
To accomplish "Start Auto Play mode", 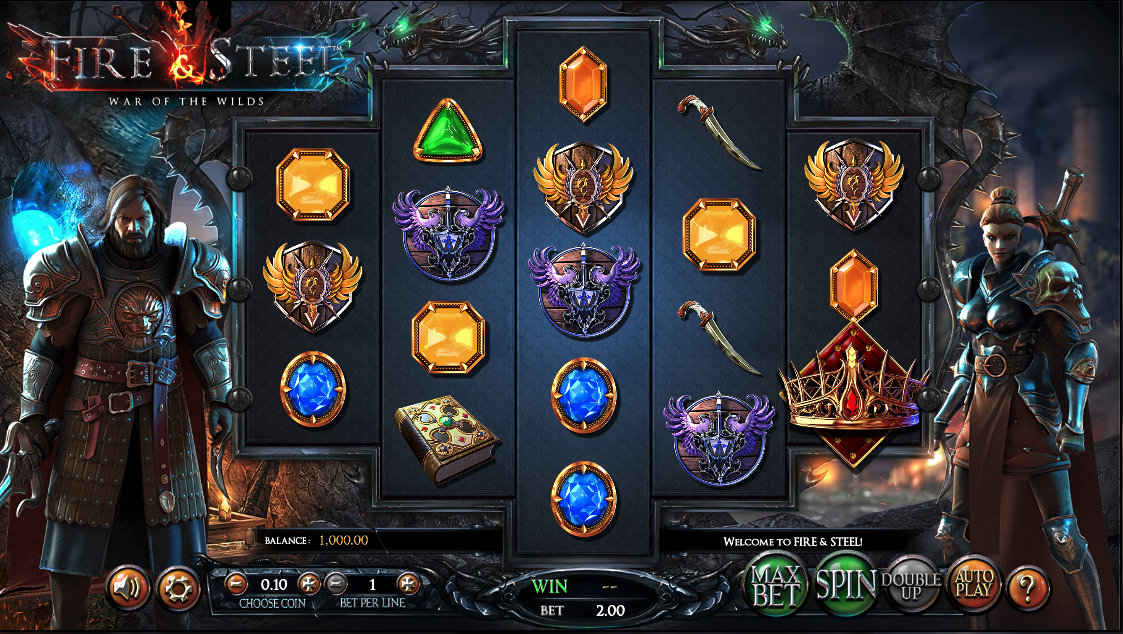I will coord(972,584).
